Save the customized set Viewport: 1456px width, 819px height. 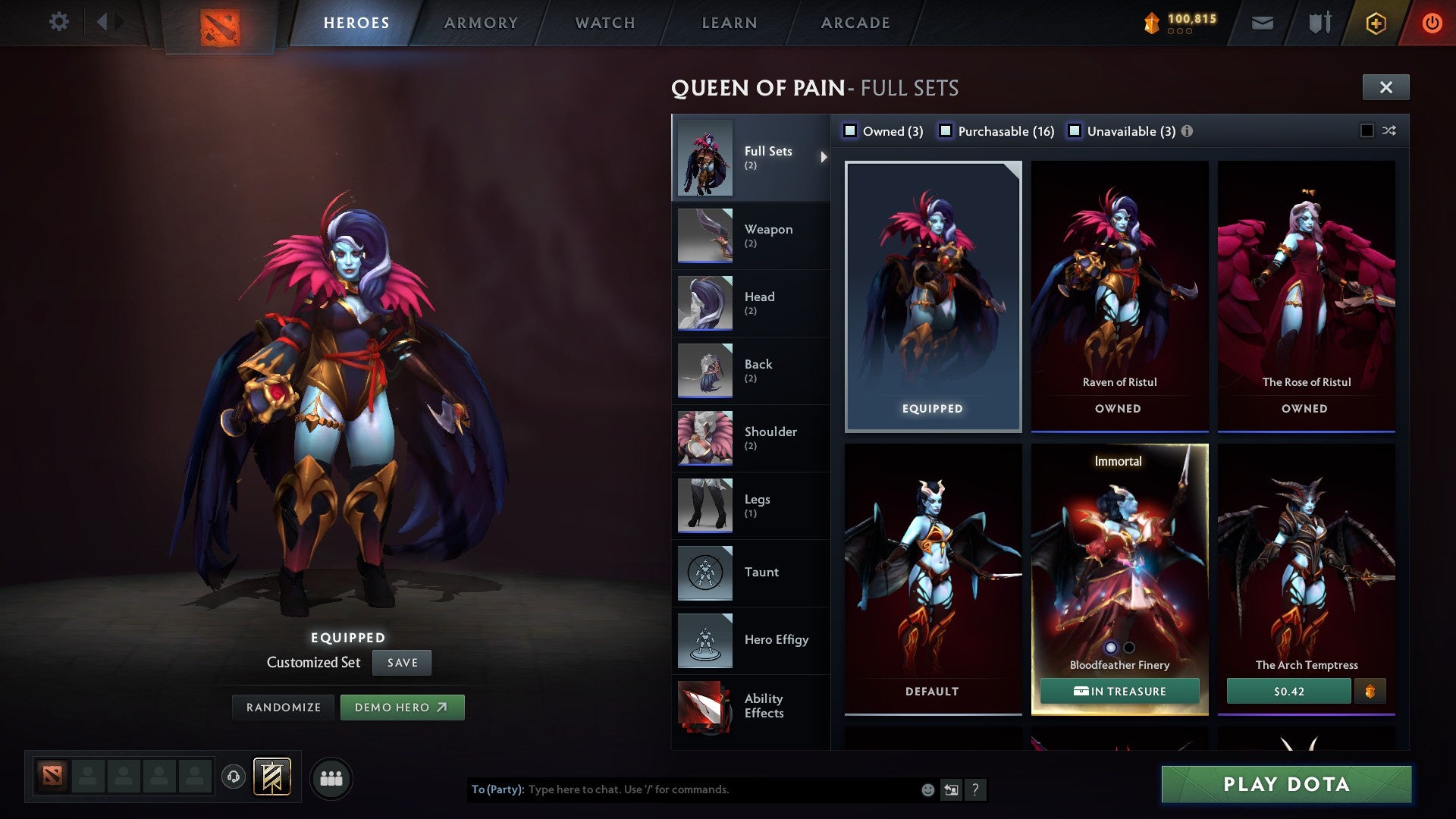(x=402, y=663)
